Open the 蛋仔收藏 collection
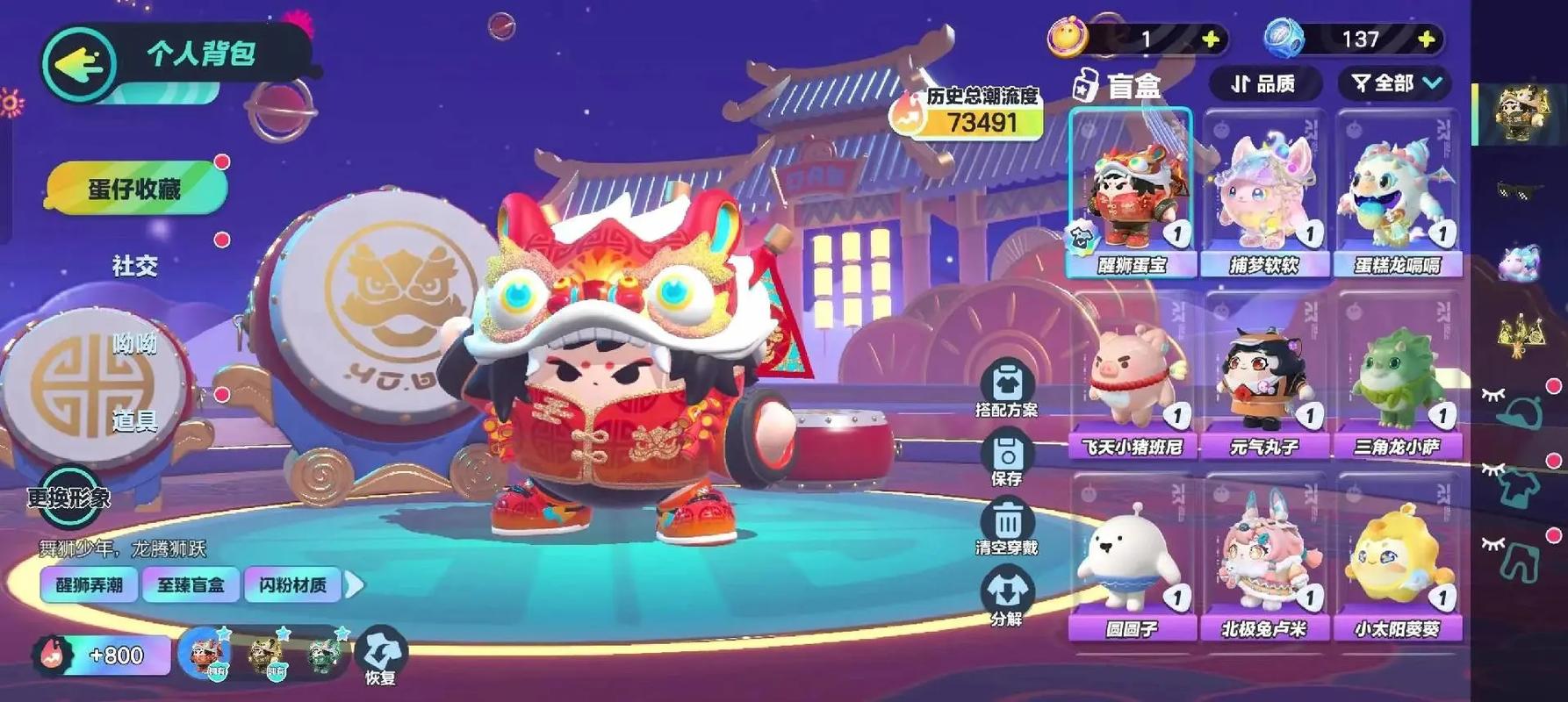 [134, 188]
